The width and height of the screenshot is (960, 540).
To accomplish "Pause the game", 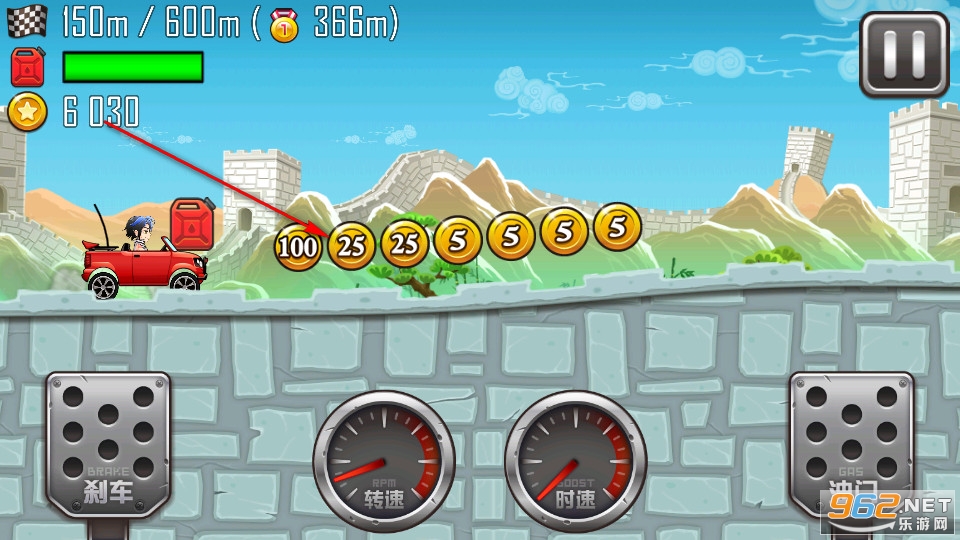I will (904, 54).
